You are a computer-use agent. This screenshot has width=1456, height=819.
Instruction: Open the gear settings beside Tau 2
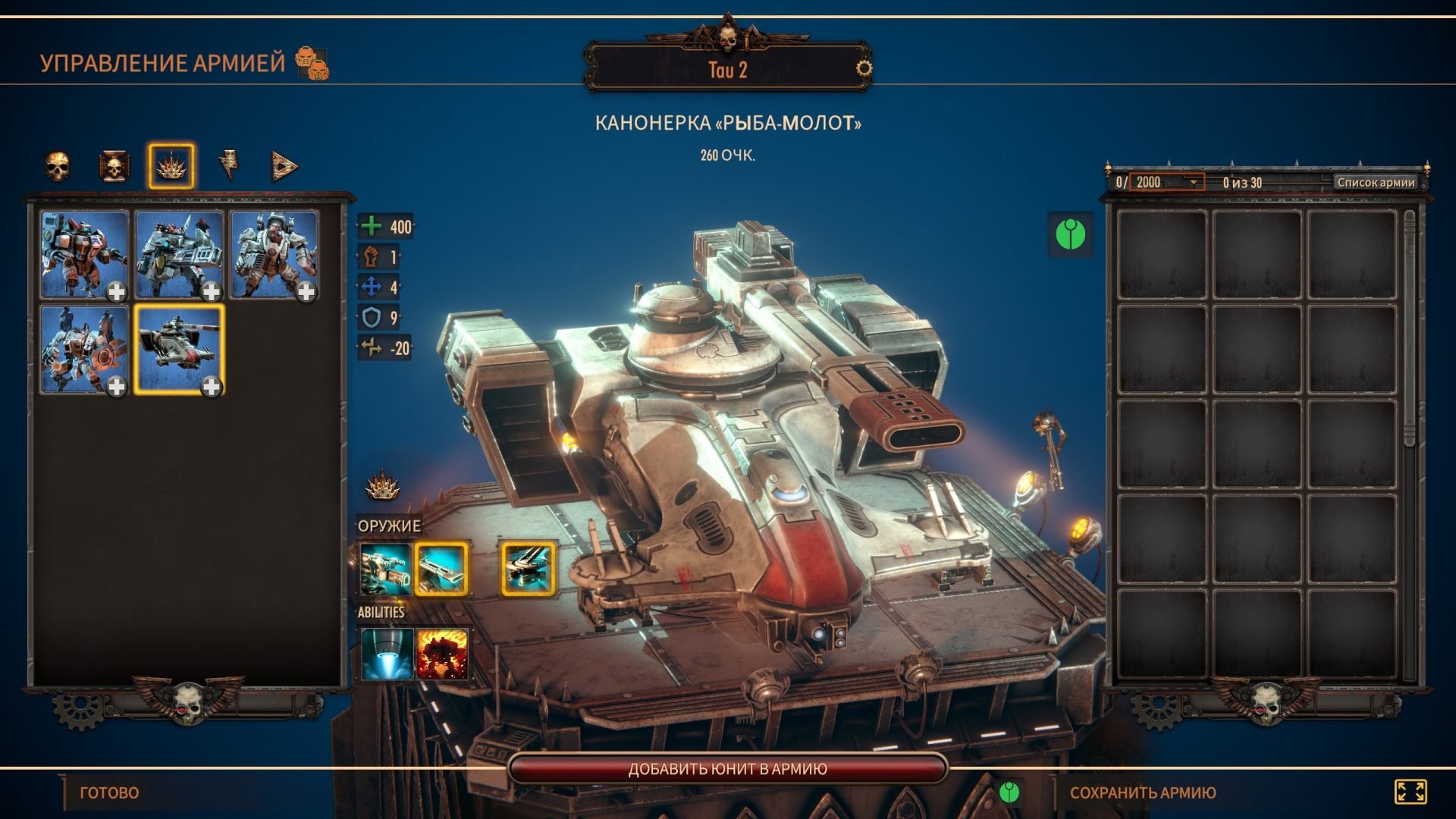[x=864, y=69]
